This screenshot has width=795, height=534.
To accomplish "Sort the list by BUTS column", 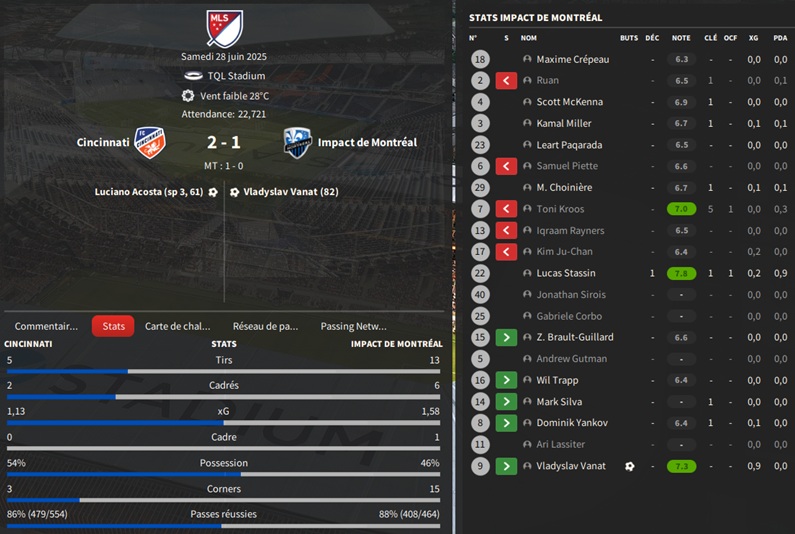I will (628, 38).
